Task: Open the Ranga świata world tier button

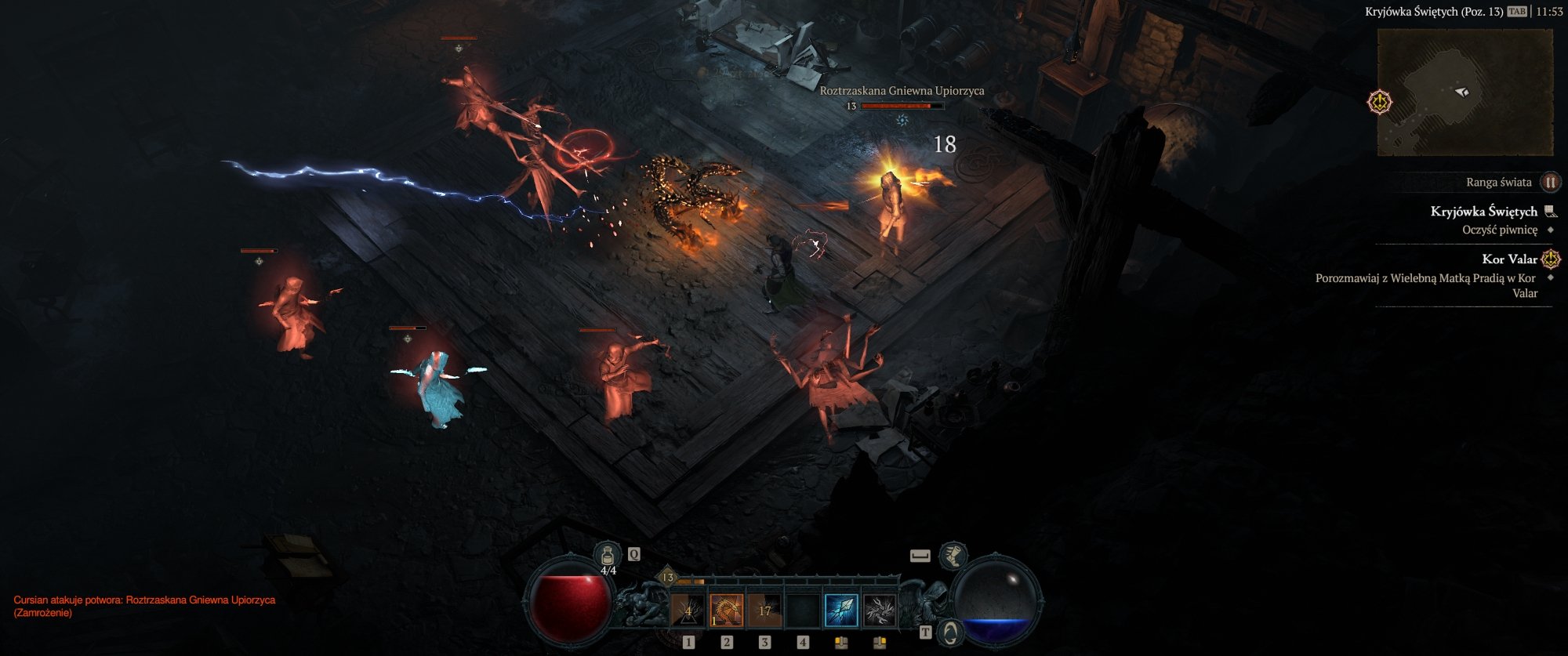Action: coord(1550,183)
